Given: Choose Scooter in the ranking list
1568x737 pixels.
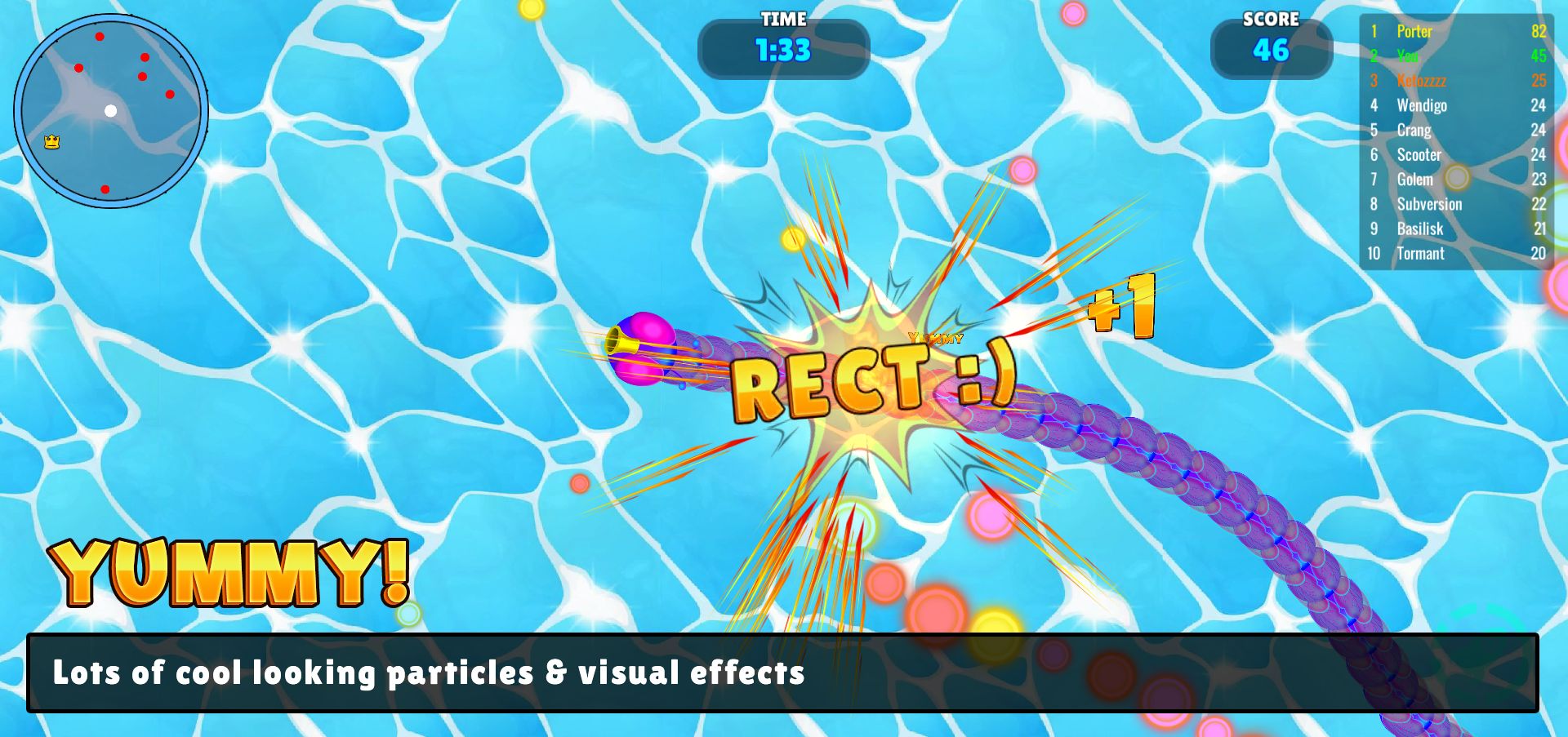Looking at the screenshot, I should [x=1456, y=155].
